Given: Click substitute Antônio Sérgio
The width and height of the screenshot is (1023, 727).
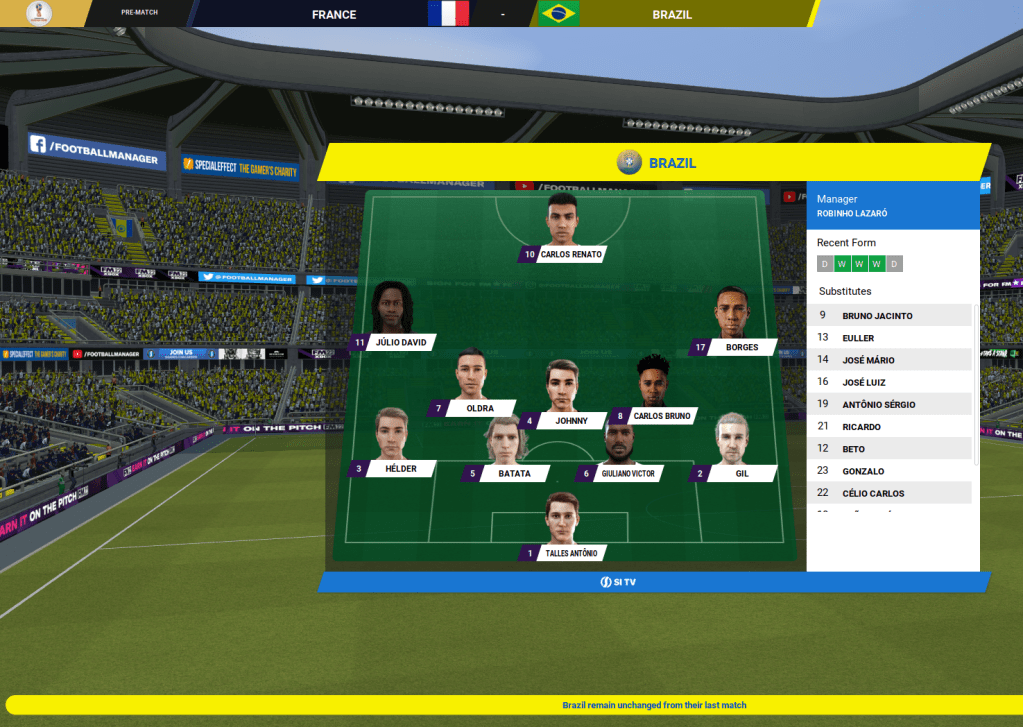Looking at the screenshot, I should (x=878, y=404).
